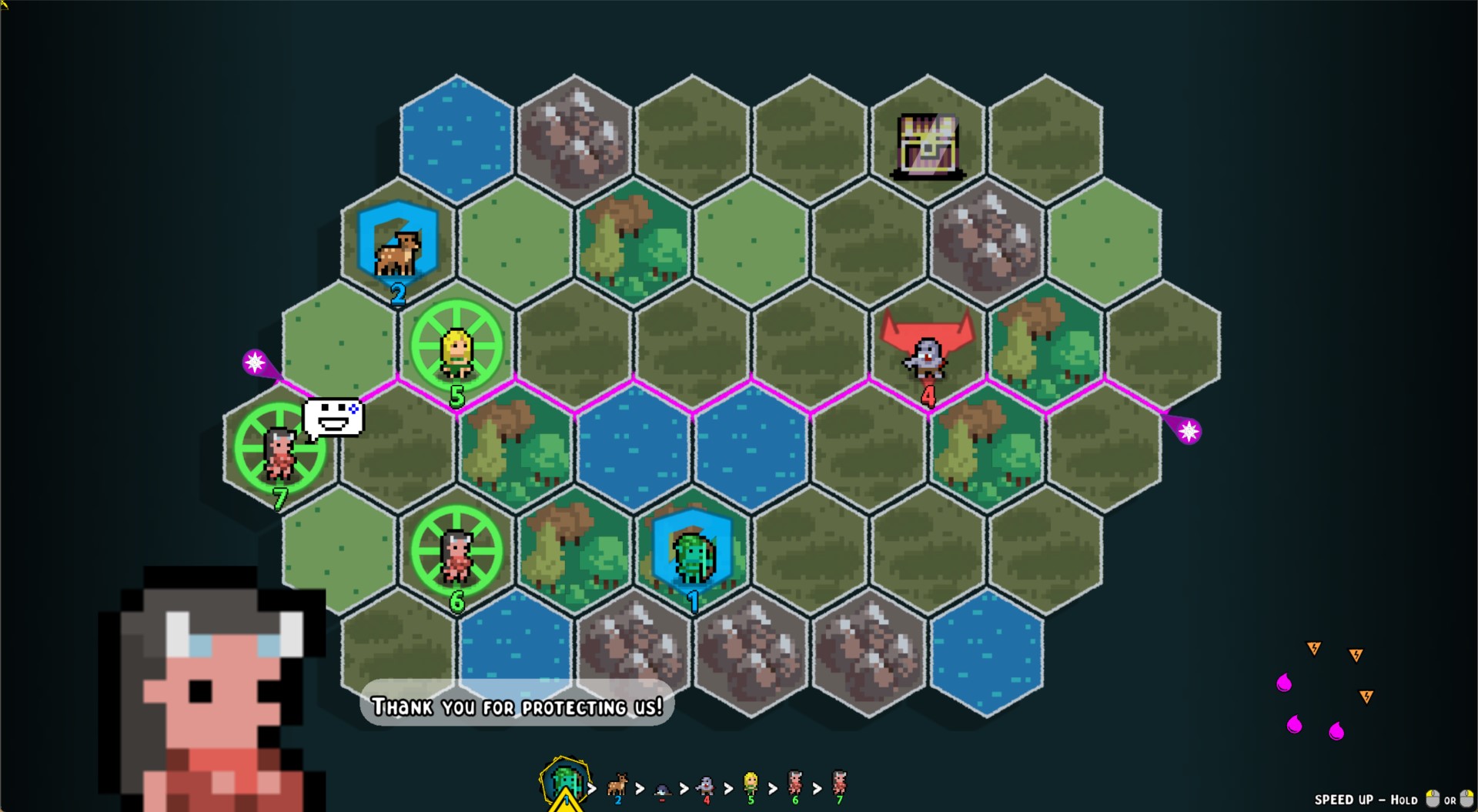Select the deer icon in the turn order bar
This screenshot has height=812, width=1478.
point(617,785)
